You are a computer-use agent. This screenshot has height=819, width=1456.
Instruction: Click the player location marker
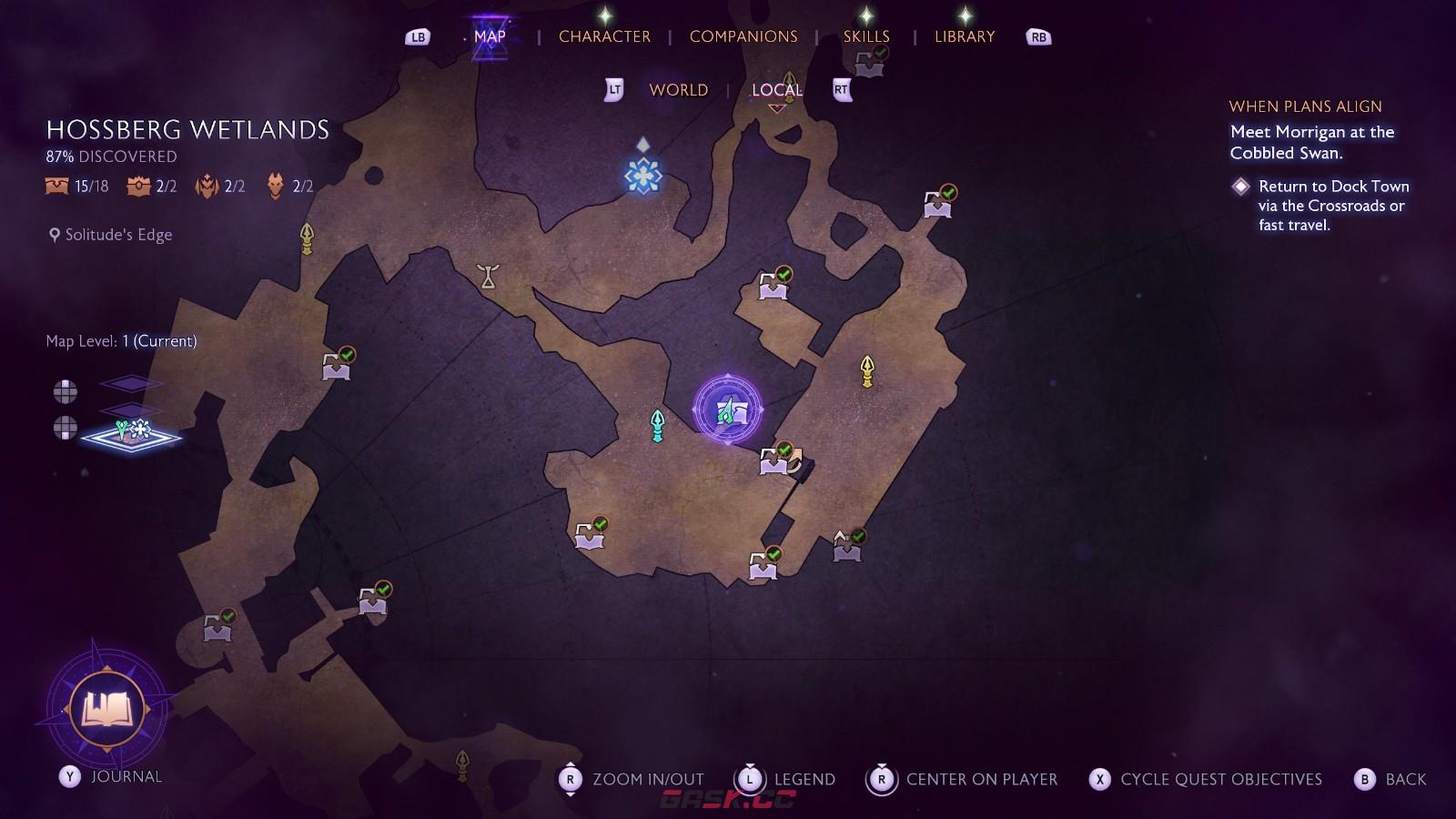(x=727, y=410)
